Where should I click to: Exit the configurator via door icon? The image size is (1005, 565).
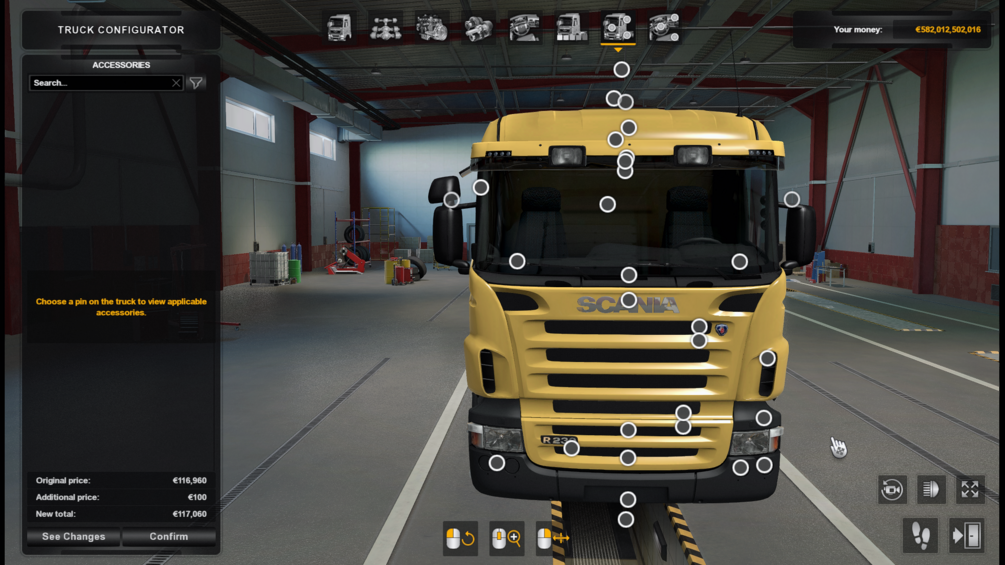[x=966, y=536]
